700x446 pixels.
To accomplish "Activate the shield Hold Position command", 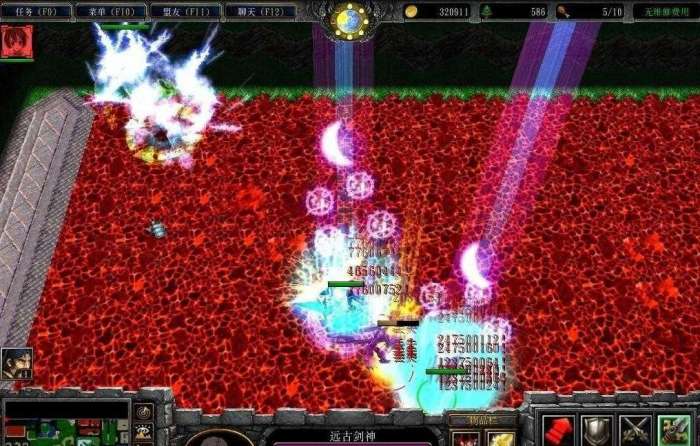I will pos(595,430).
